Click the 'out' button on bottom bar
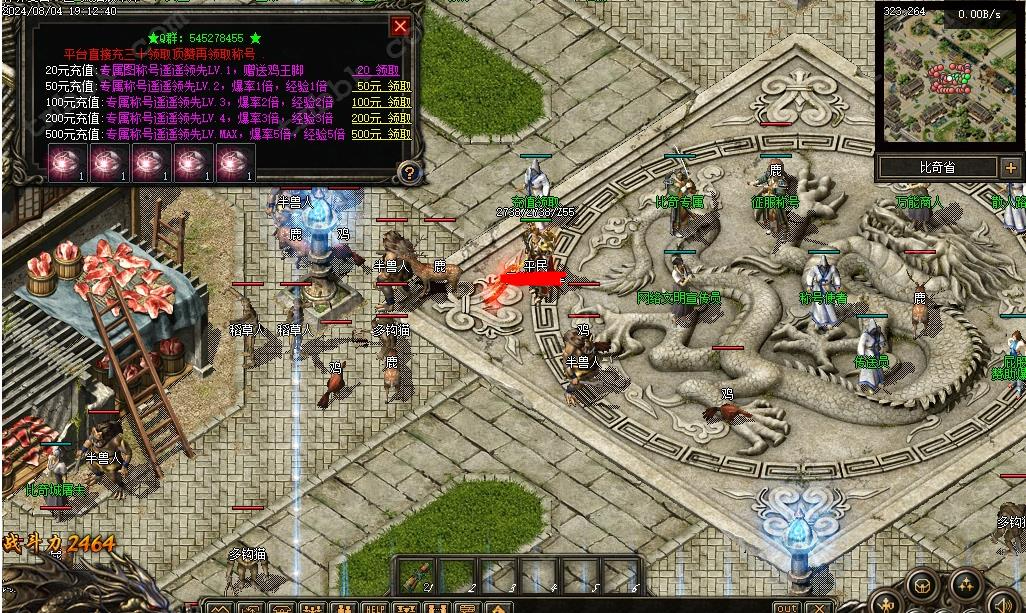Screen dimensions: 1026x613 tap(788, 607)
